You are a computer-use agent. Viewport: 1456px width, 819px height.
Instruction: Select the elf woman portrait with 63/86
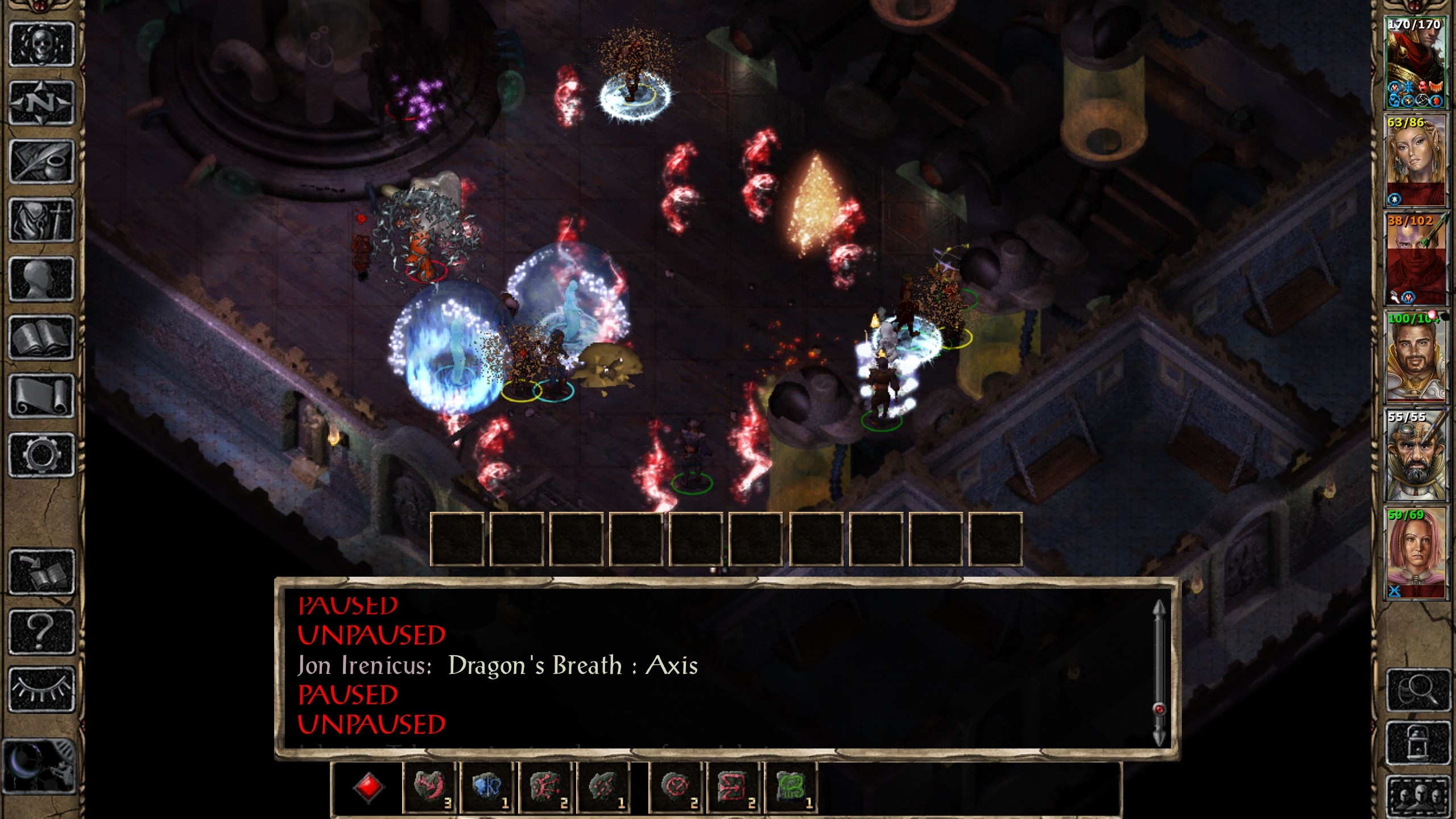1415,161
